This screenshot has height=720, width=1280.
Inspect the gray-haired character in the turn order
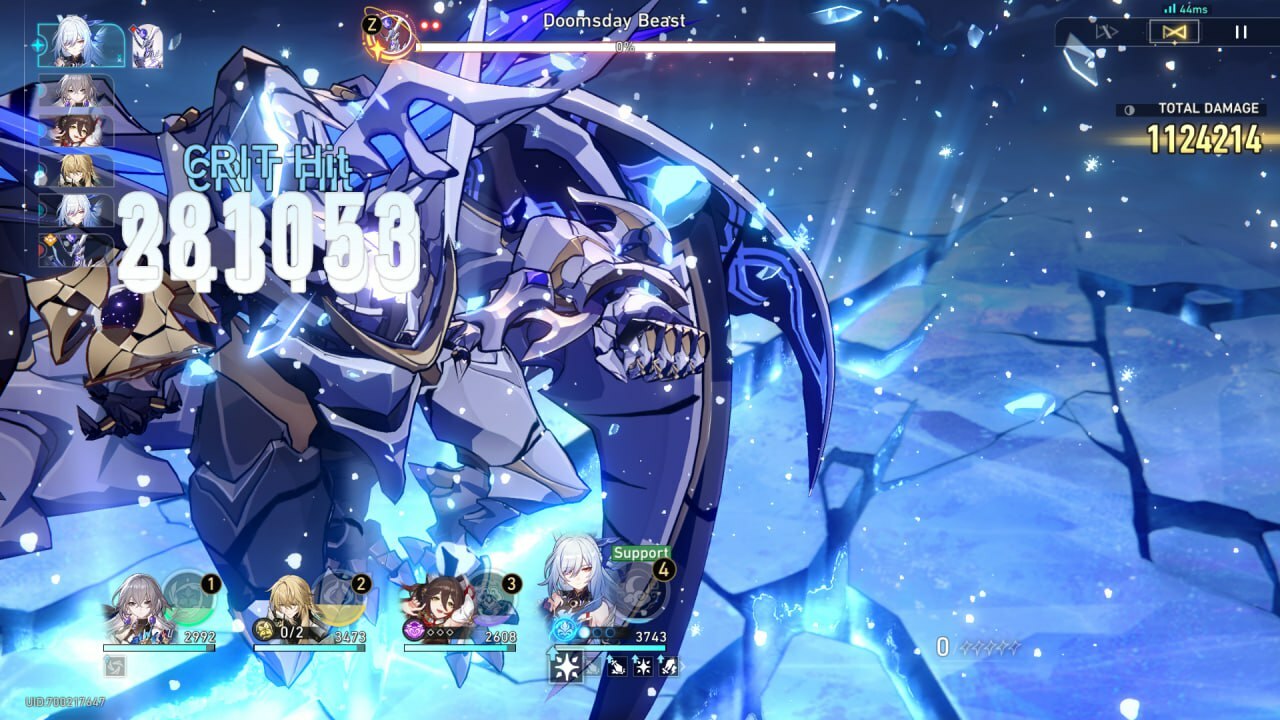[x=75, y=91]
